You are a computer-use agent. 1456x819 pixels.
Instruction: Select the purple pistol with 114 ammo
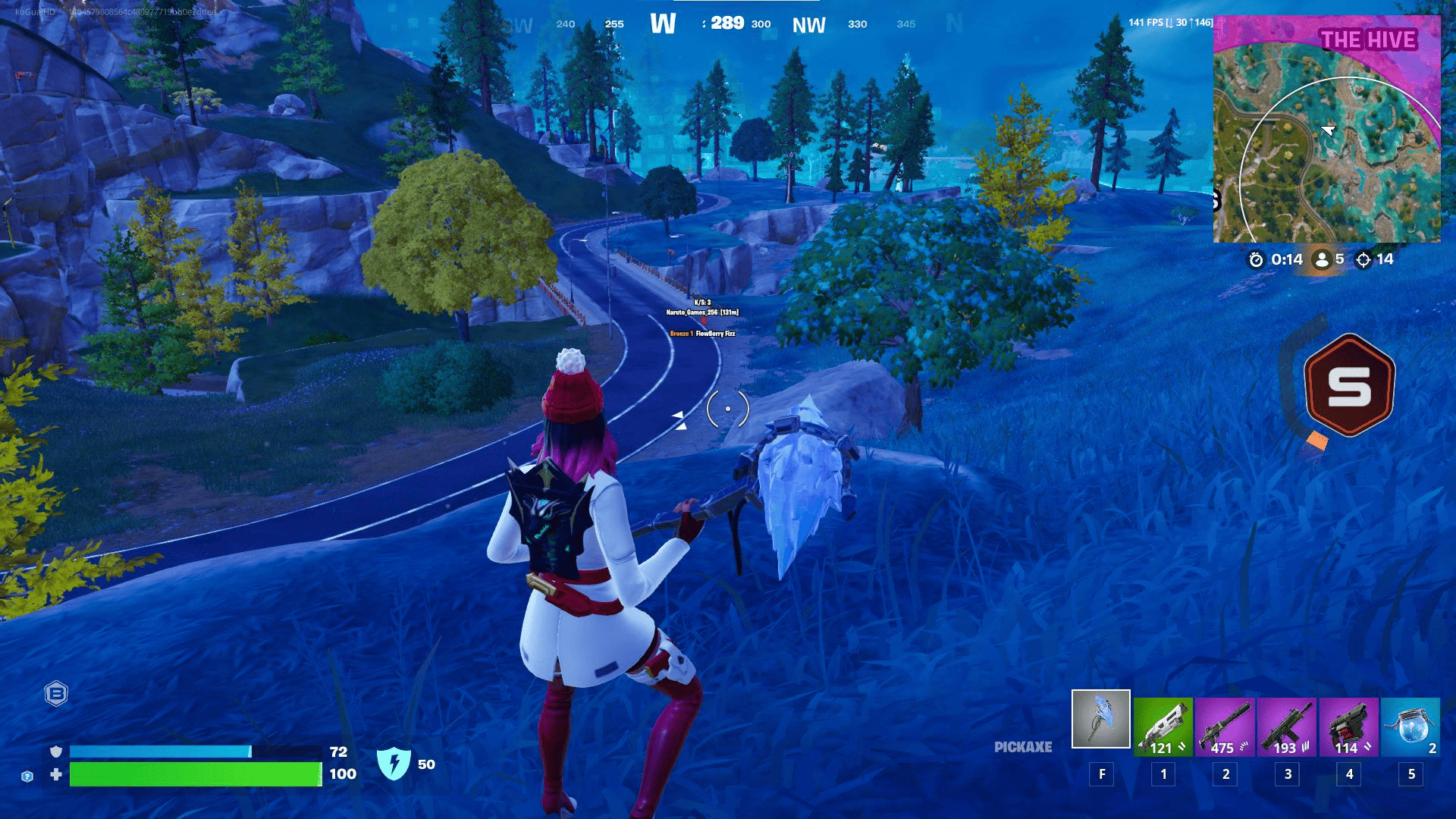point(1348,727)
